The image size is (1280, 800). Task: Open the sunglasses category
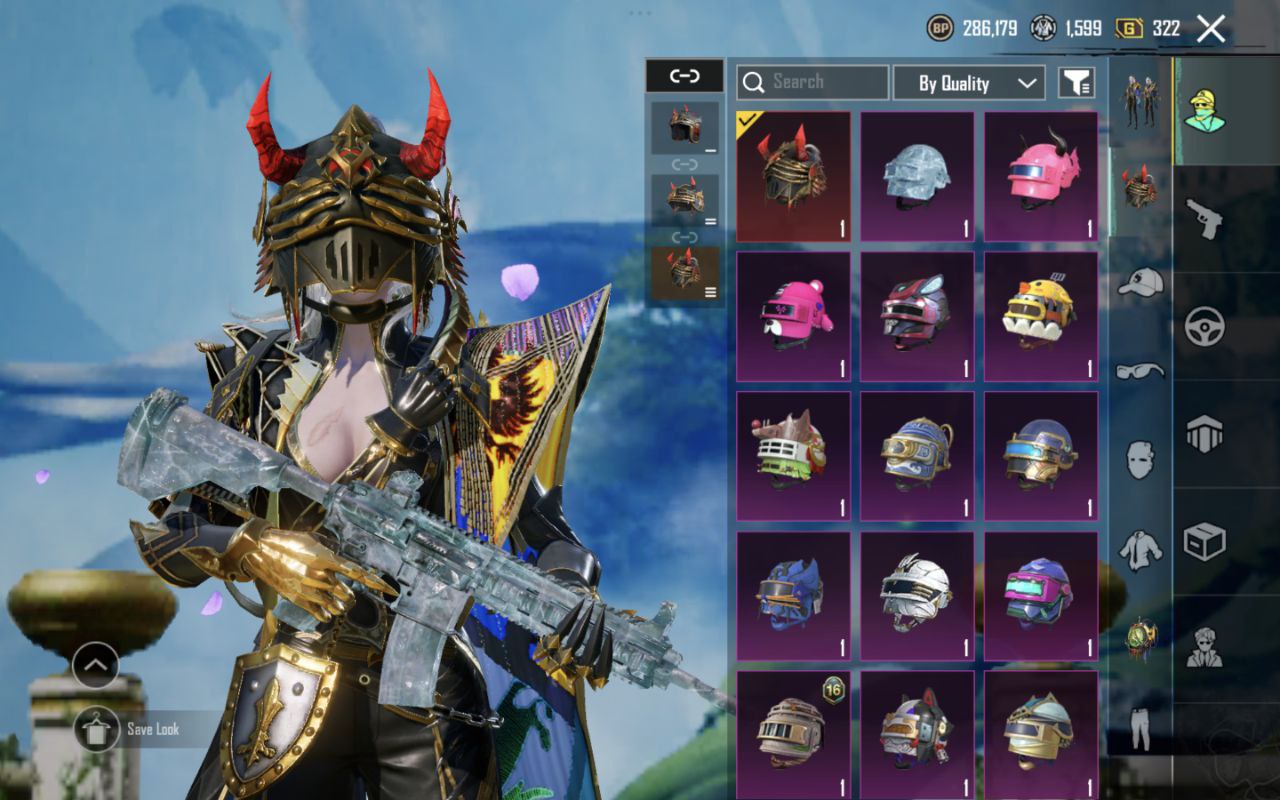1140,370
